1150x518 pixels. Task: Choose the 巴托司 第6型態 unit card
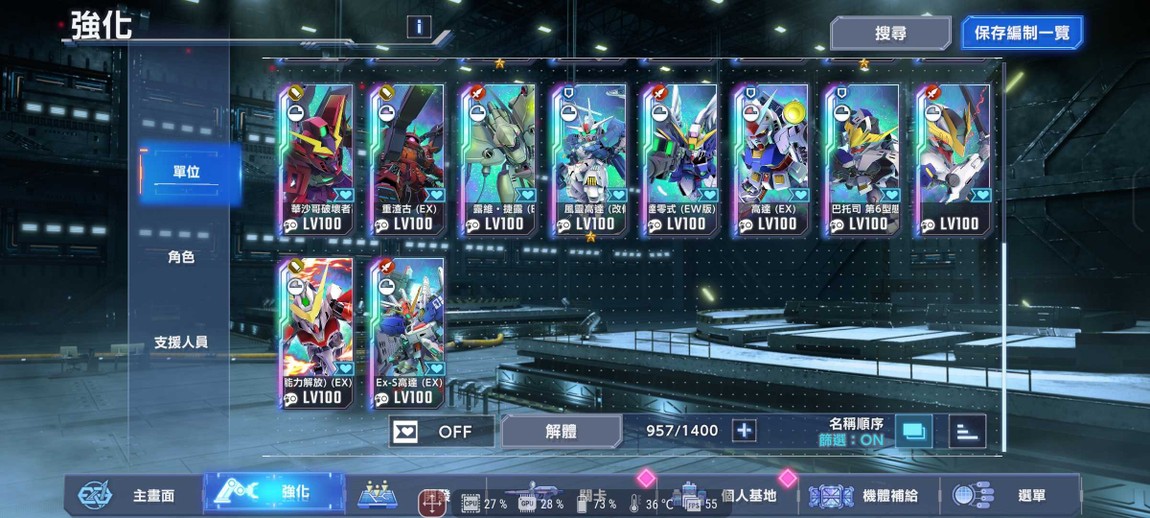pyautogui.click(x=862, y=159)
